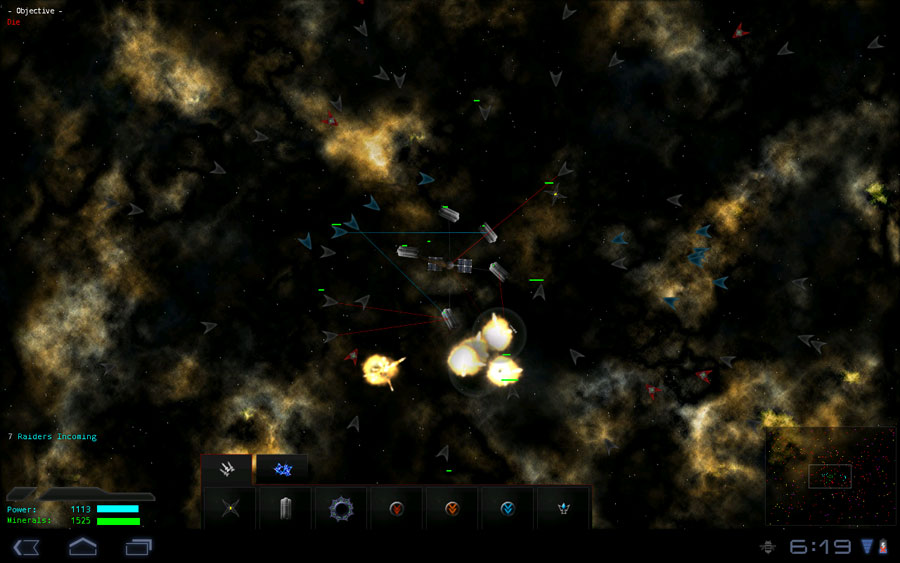Choose the blue double-chevron build item

508,508
